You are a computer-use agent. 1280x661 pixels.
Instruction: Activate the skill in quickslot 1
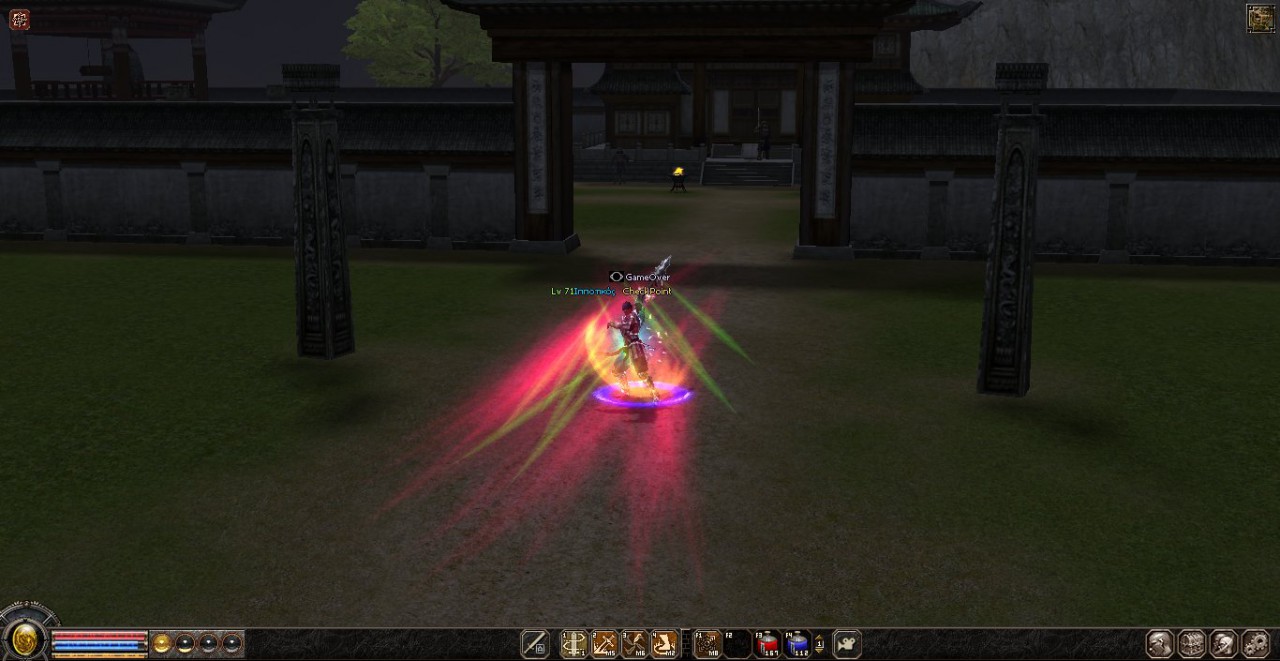[574, 644]
